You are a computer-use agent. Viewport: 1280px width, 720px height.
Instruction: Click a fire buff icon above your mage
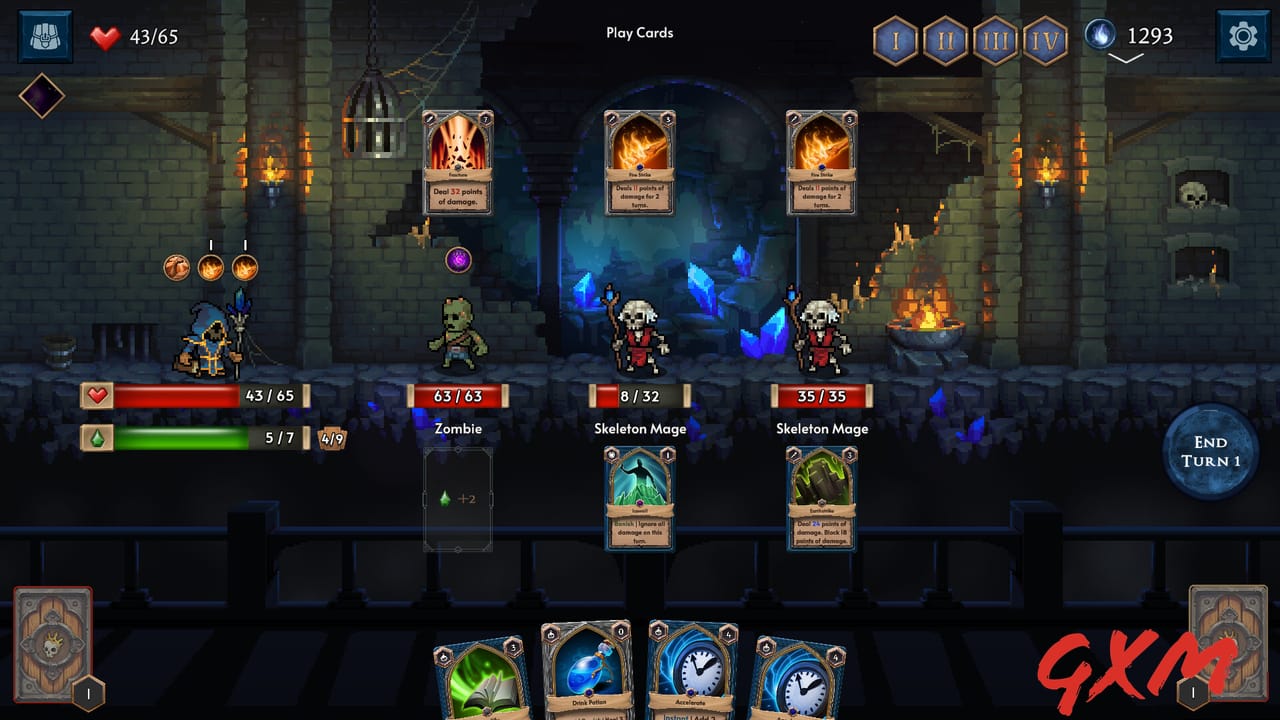tap(211, 265)
